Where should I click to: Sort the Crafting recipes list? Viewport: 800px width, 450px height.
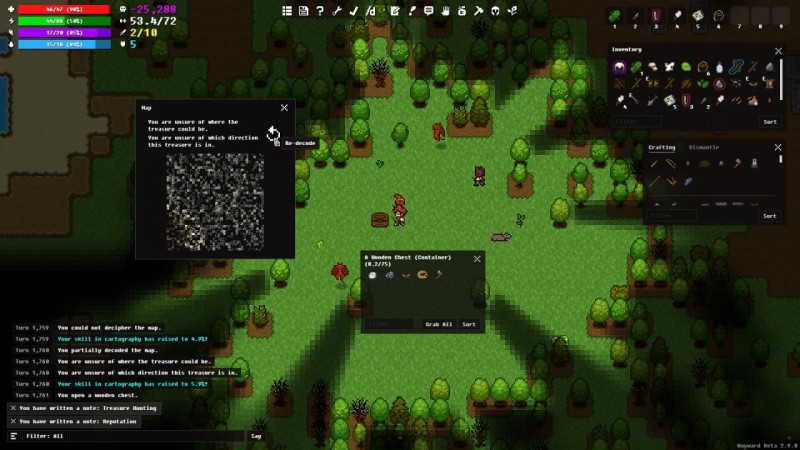pos(769,215)
